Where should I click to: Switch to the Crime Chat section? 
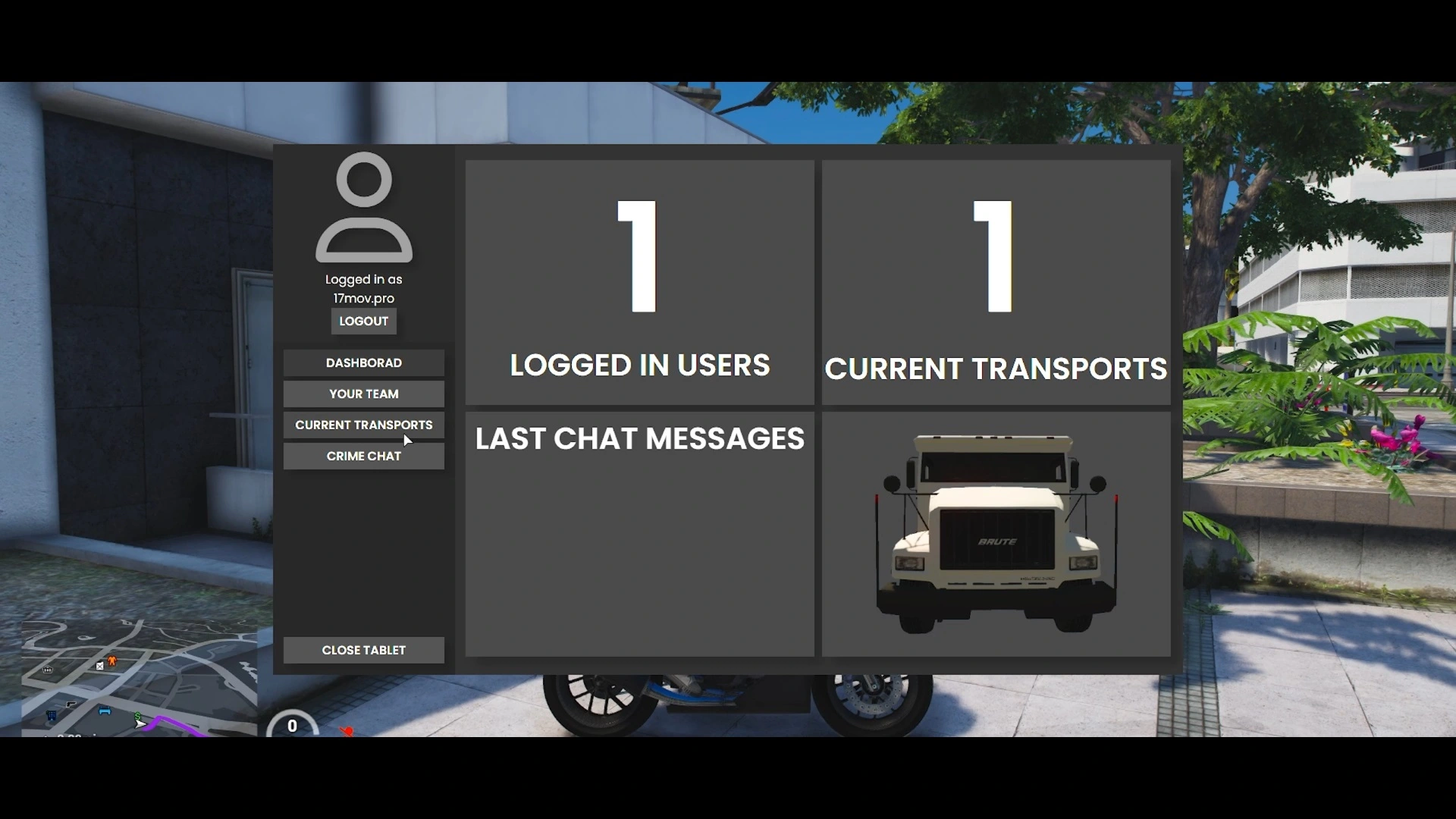coord(363,456)
